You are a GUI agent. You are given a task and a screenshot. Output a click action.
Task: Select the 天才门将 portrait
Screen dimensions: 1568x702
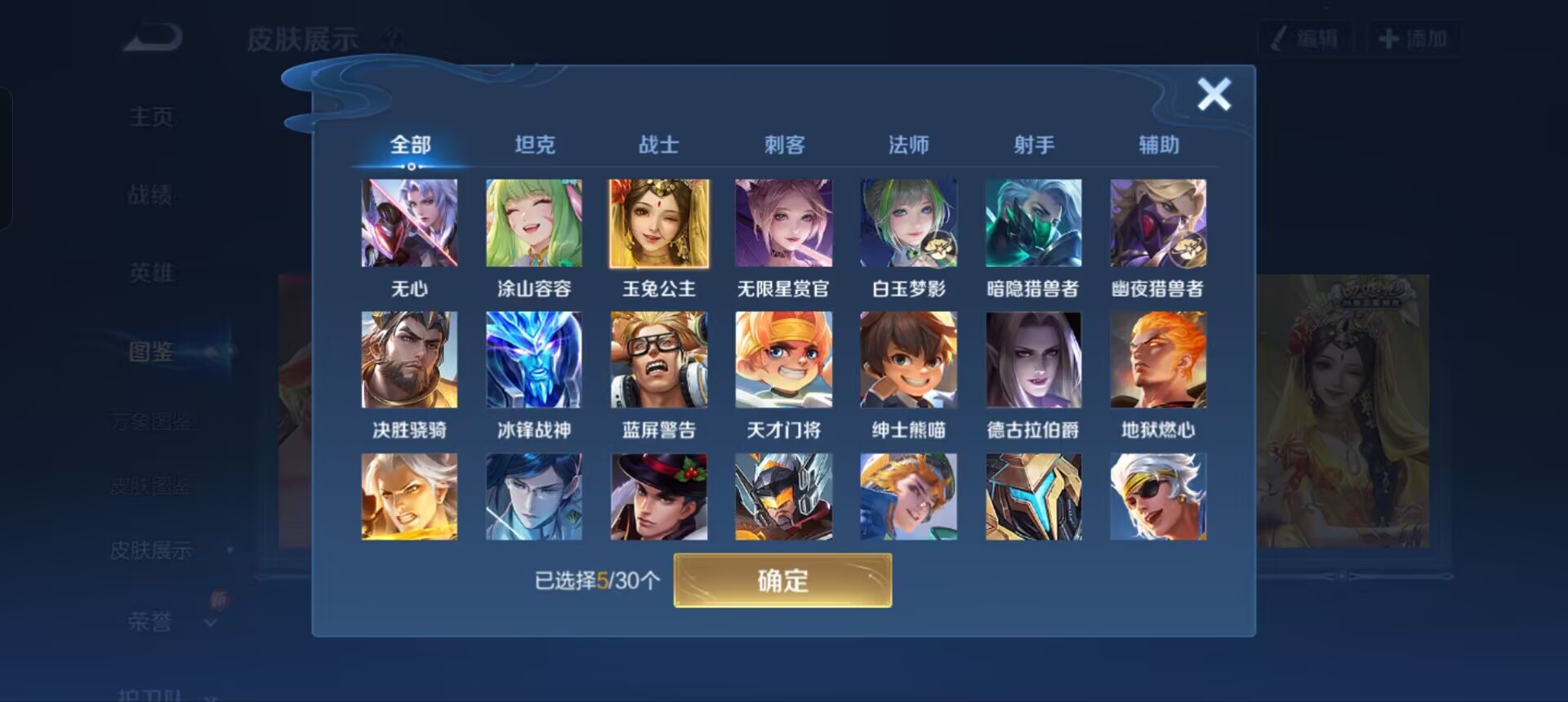782,359
